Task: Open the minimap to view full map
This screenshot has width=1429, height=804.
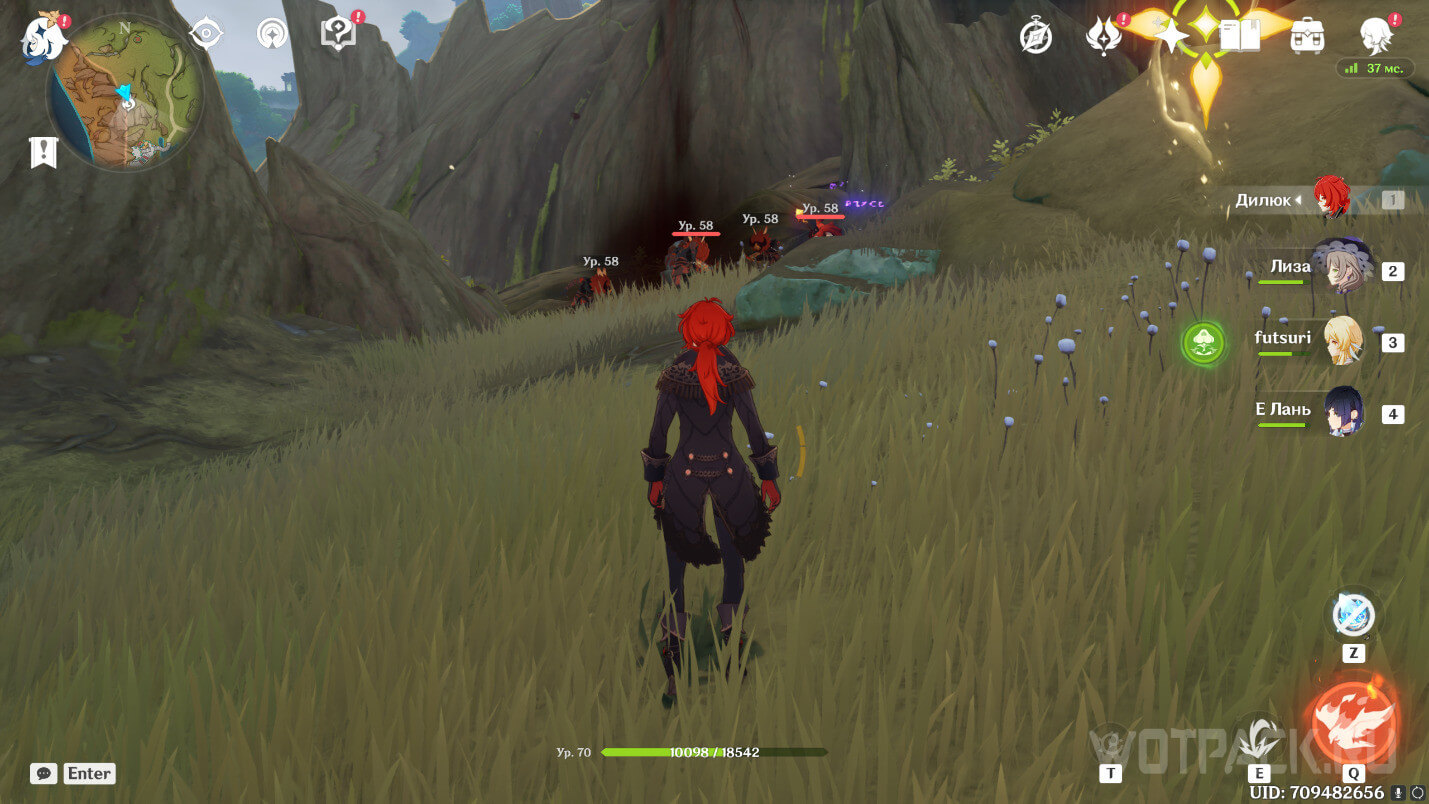Action: coord(125,92)
